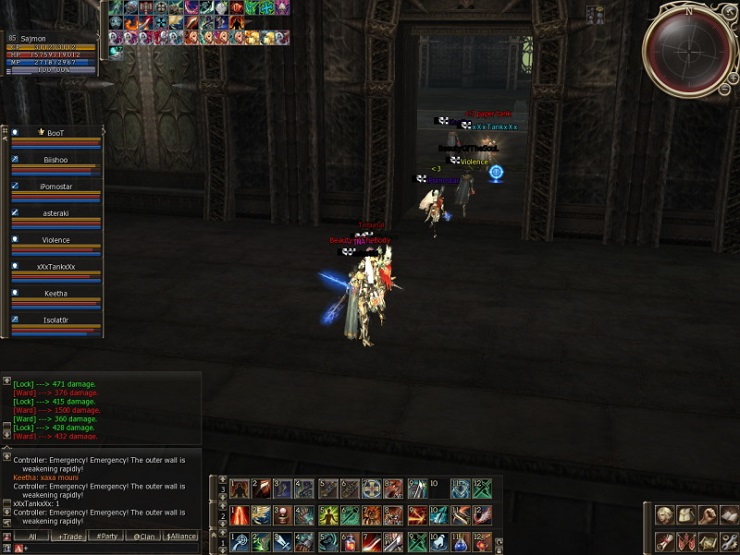Screen dimensions: 740x555
Task: Select the #Party chat tab
Action: (106, 536)
